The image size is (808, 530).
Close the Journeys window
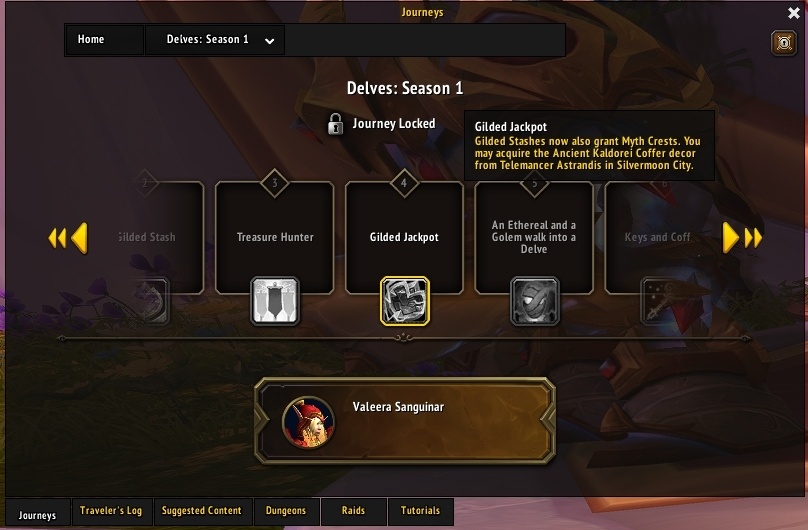(794, 12)
